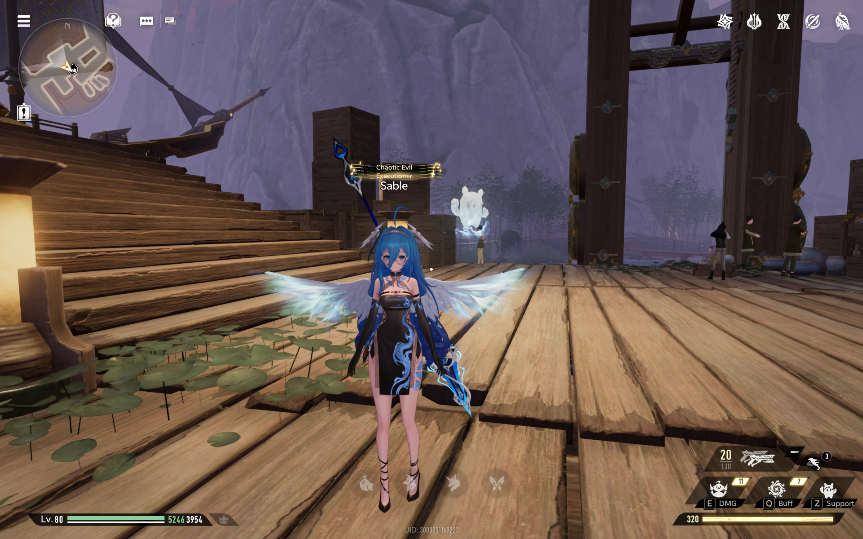This screenshot has width=863, height=539.
Task: Open the hamburger main menu
Action: (23, 21)
